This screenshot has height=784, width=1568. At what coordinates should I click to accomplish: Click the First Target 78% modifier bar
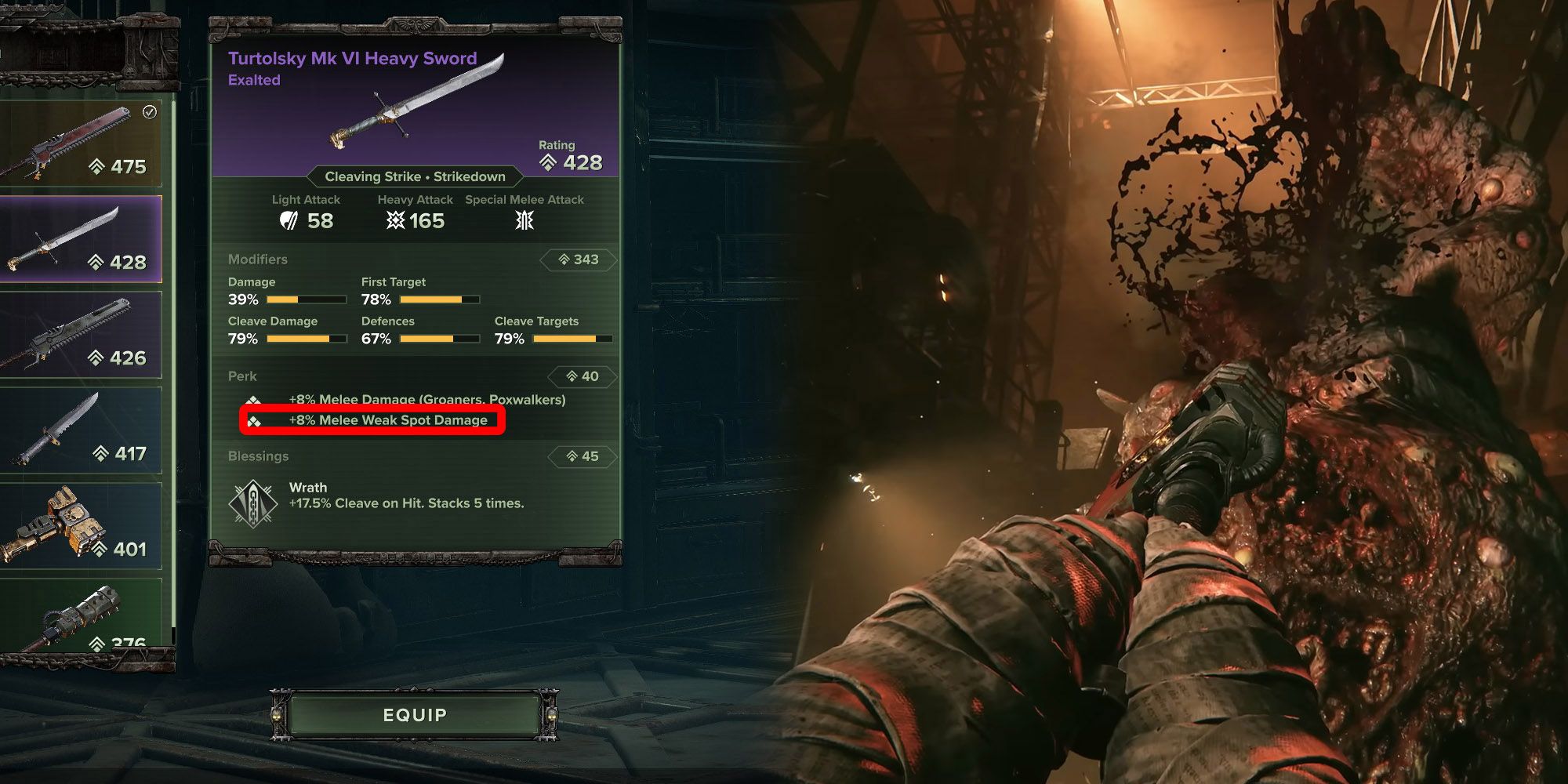pyautogui.click(x=437, y=299)
